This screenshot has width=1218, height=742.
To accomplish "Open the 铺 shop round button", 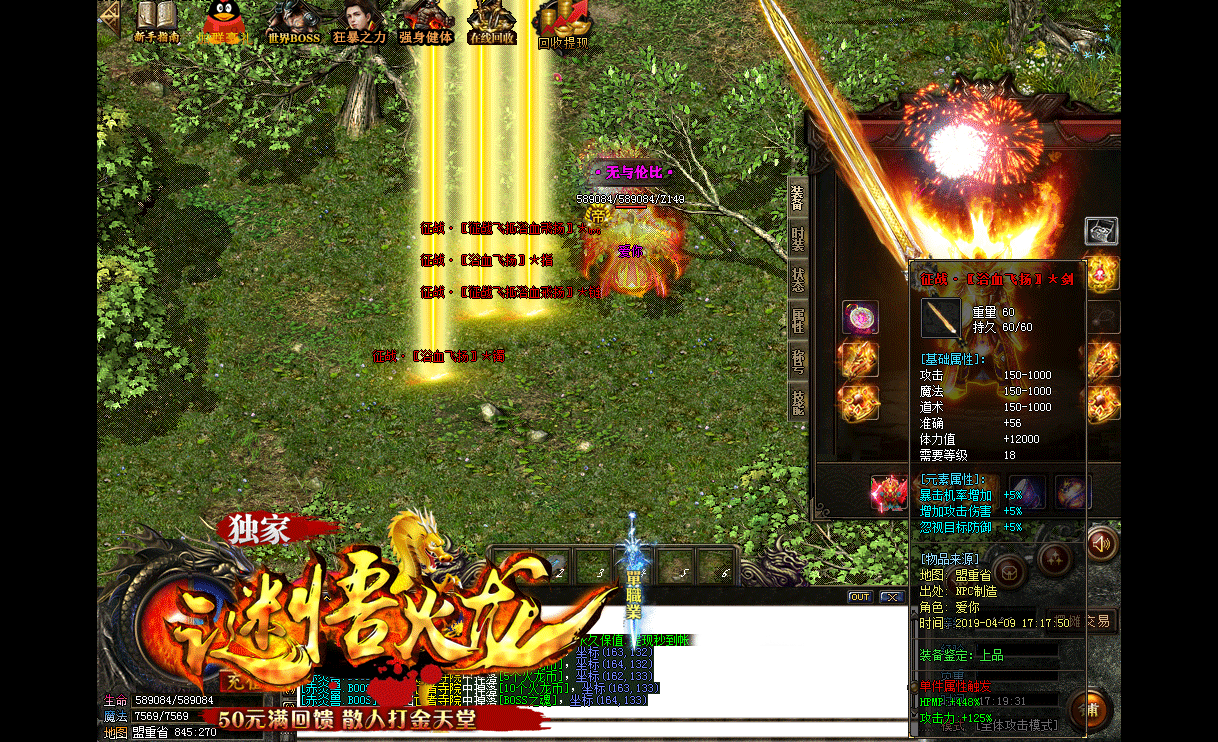I will (1091, 709).
